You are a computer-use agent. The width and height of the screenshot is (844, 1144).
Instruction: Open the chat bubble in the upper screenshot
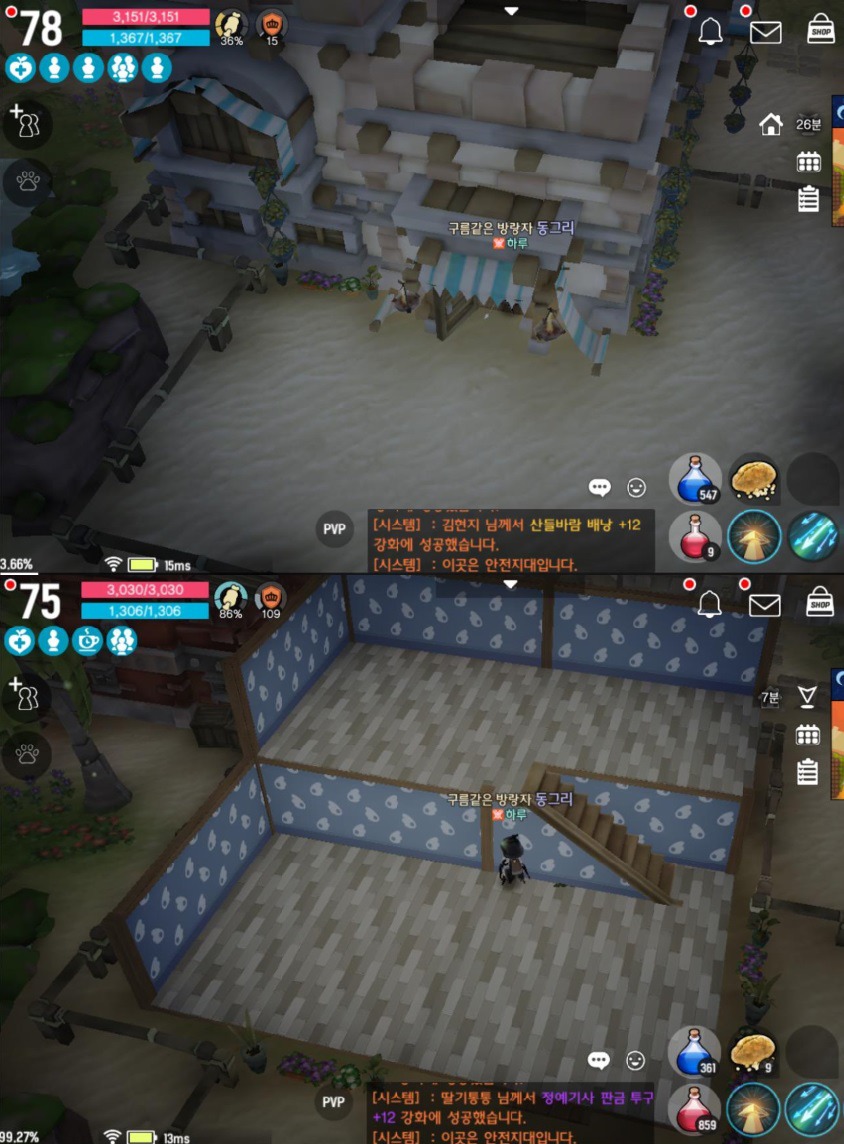click(x=600, y=488)
